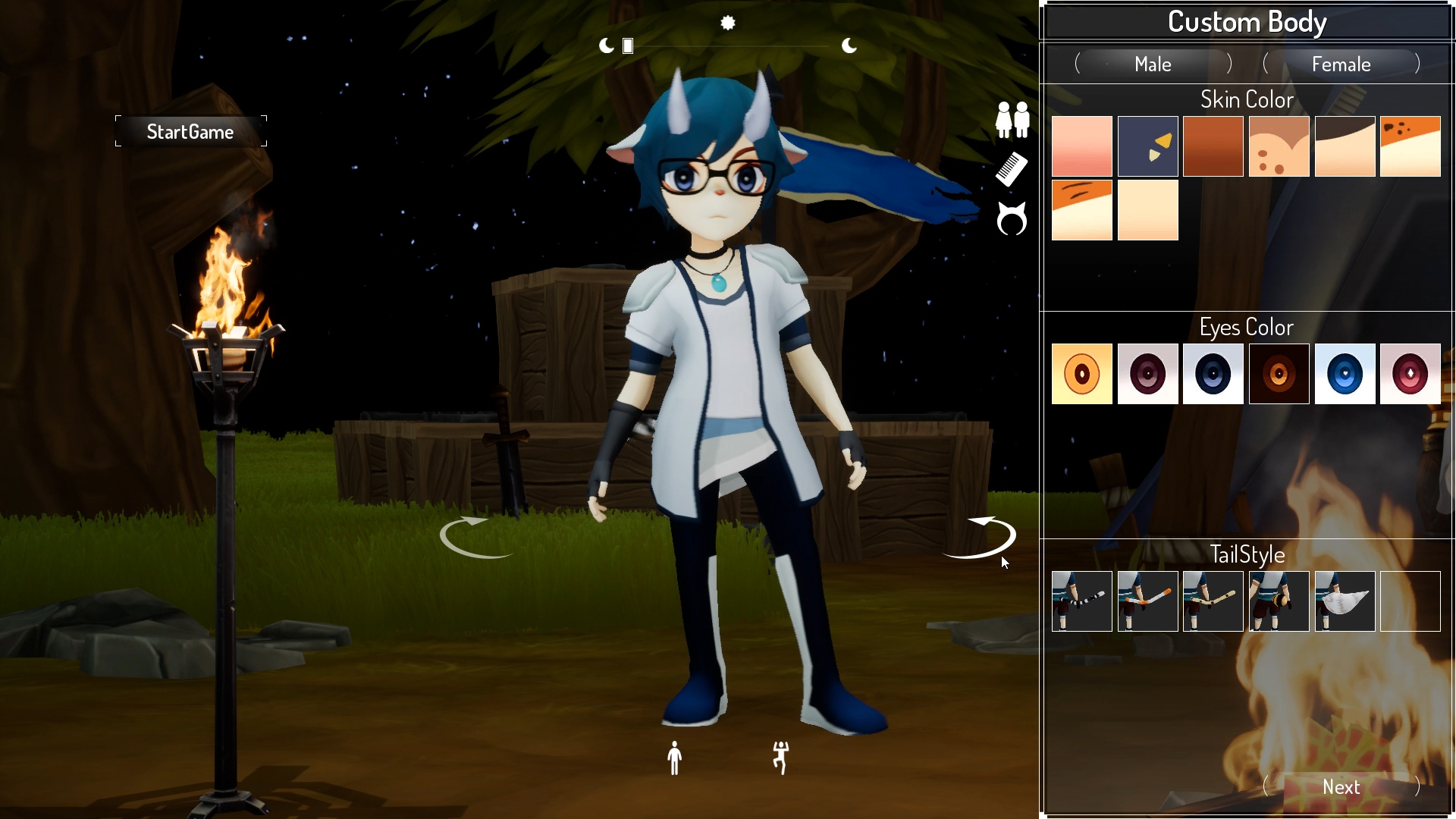Click the cat ears icon
Screen dimensions: 1456x819
click(x=1011, y=219)
